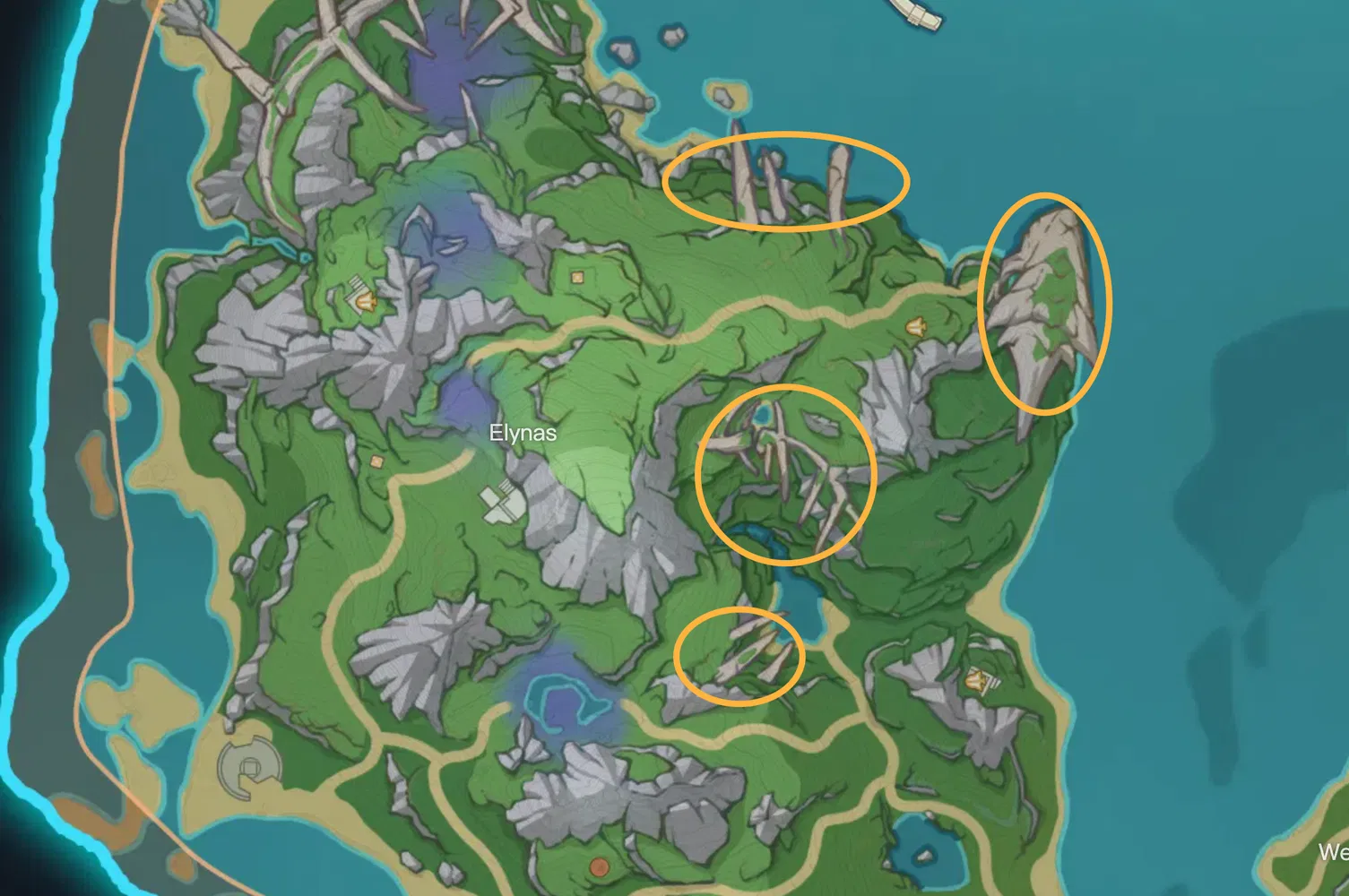The height and width of the screenshot is (896, 1349).
Task: Click the white cross-shaped building marker below Elynas
Action: [x=503, y=502]
